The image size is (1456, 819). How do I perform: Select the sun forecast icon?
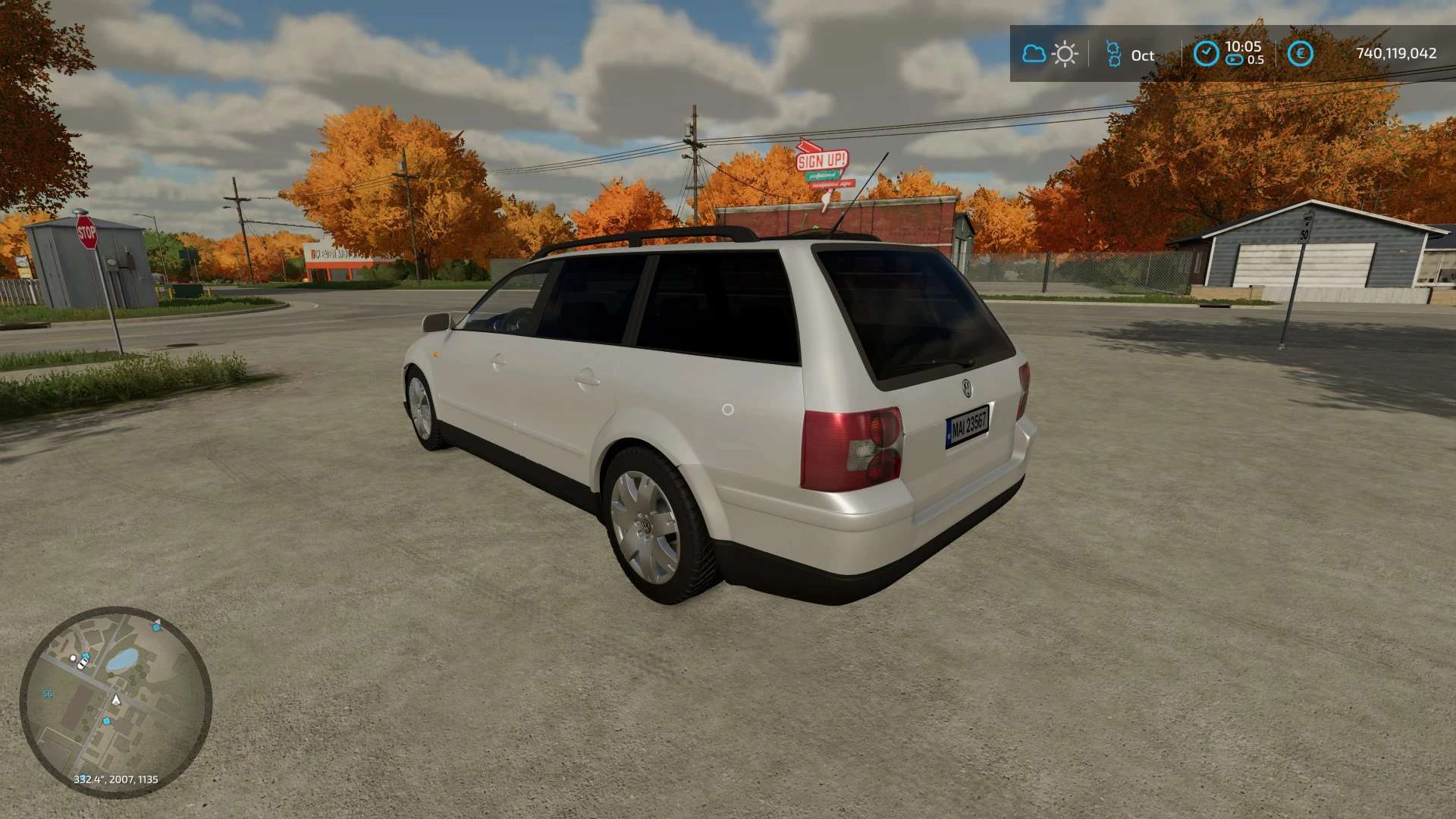(x=1065, y=53)
